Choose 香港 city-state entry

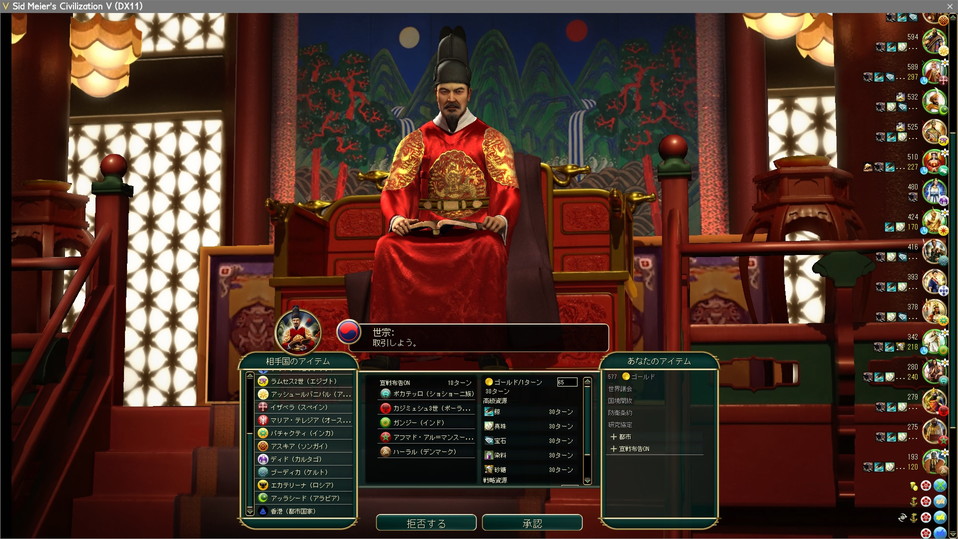coord(303,510)
